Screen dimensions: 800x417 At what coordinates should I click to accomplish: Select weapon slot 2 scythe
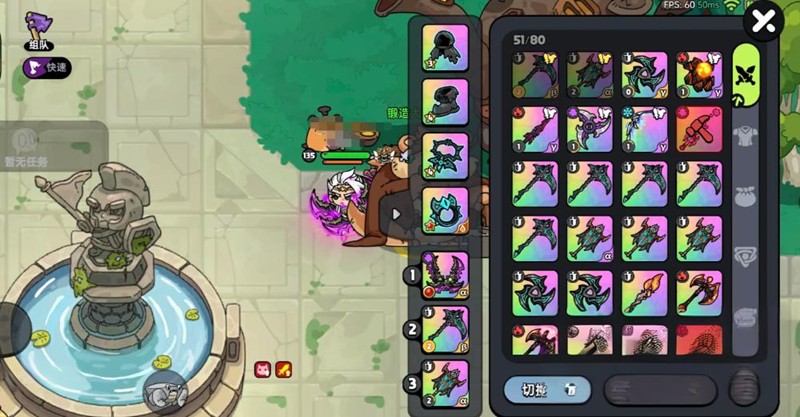point(445,328)
